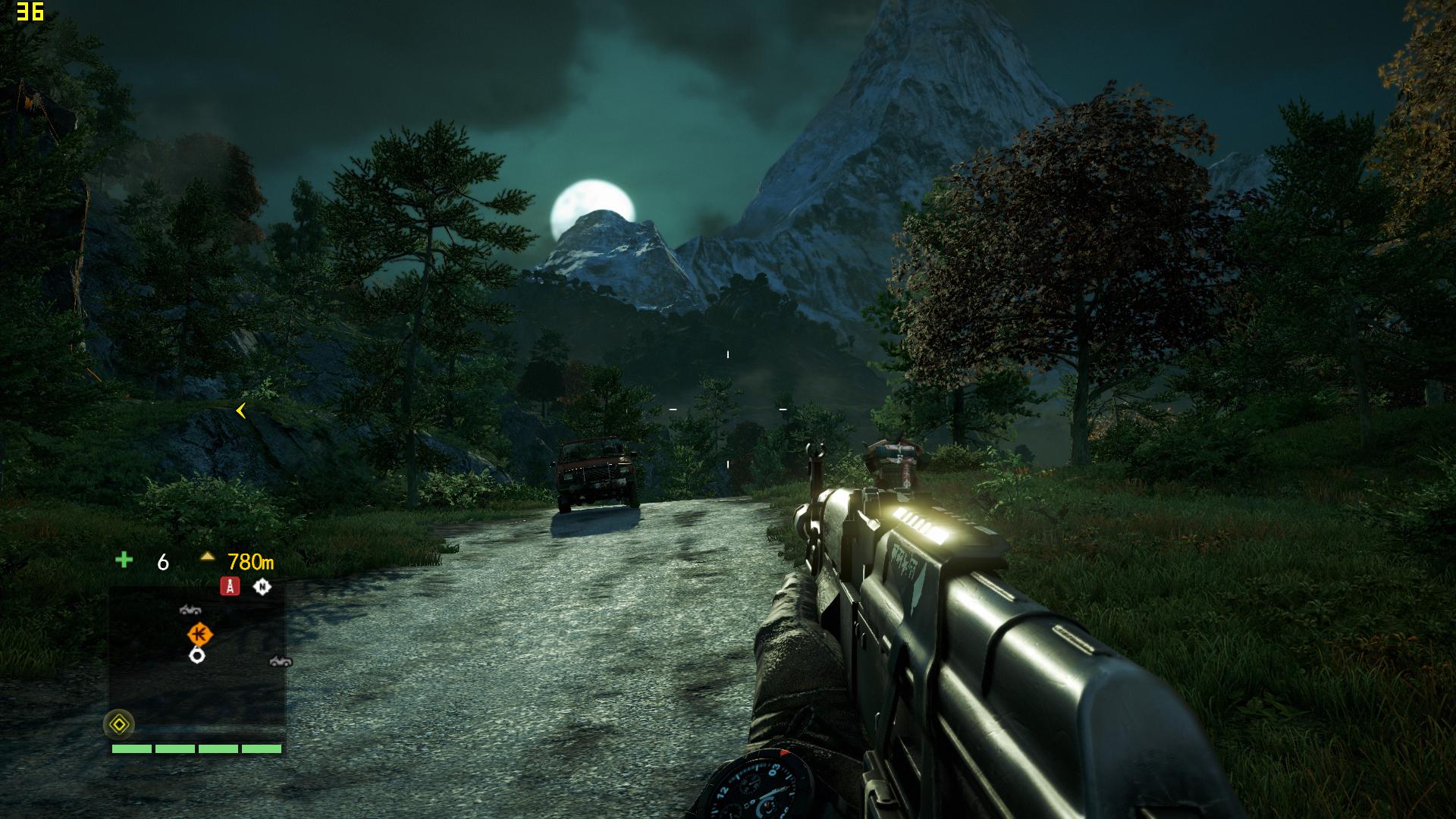Screen dimensions: 1456x819
Task: Select the green healing syringe cross icon
Action: tap(124, 560)
